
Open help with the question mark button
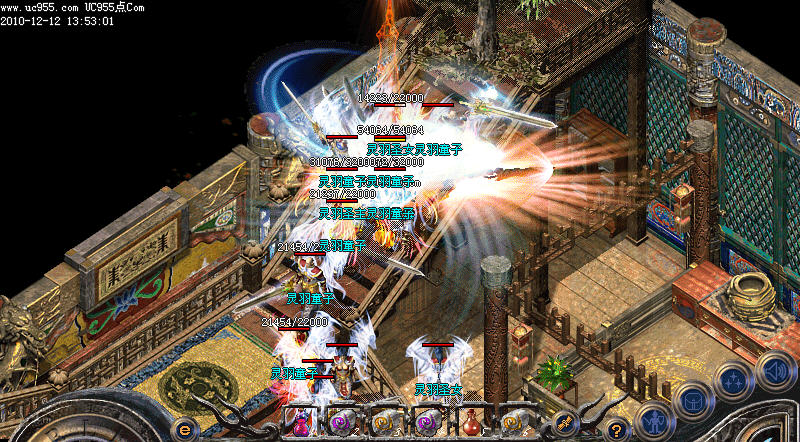point(618,428)
